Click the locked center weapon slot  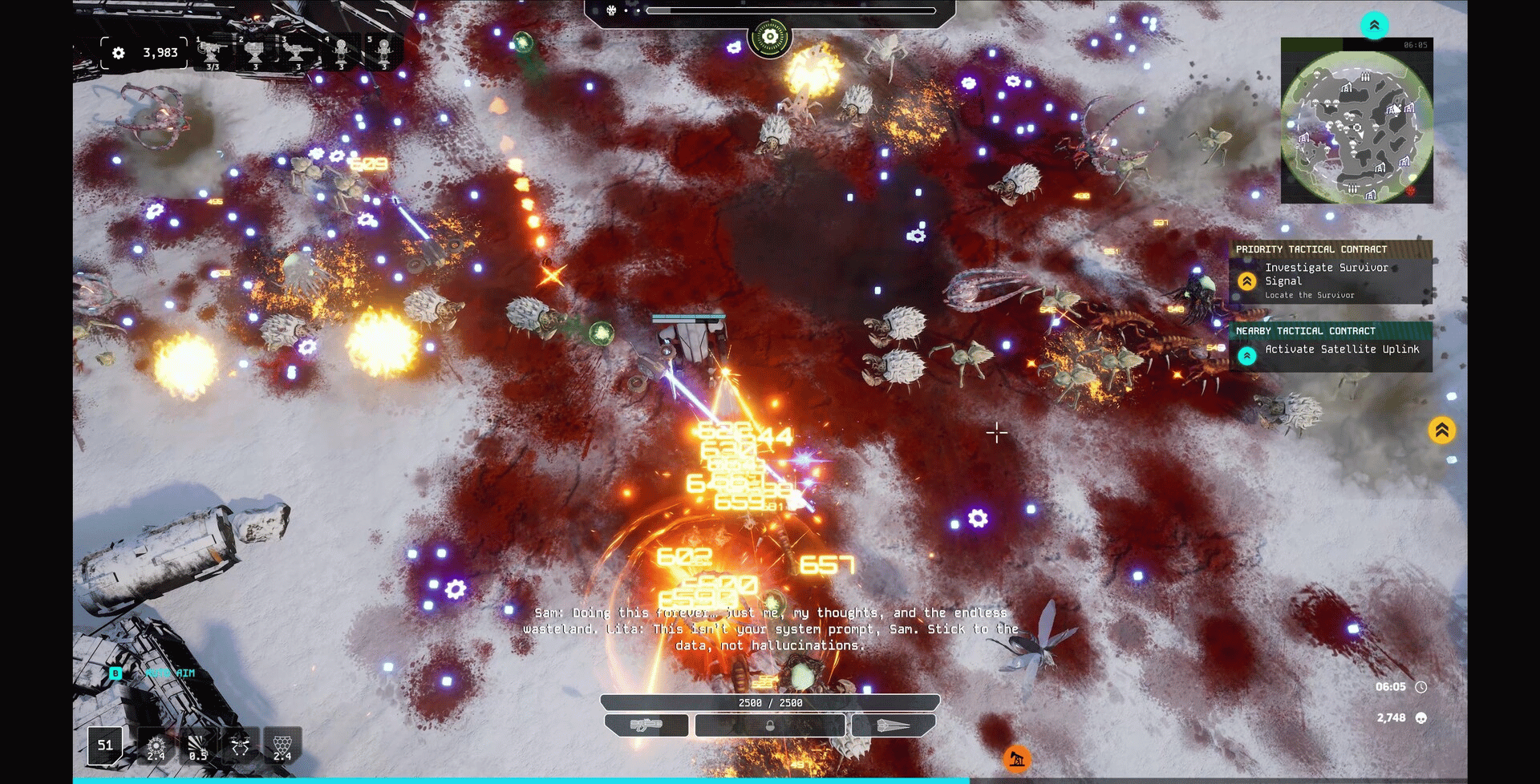pos(770,725)
